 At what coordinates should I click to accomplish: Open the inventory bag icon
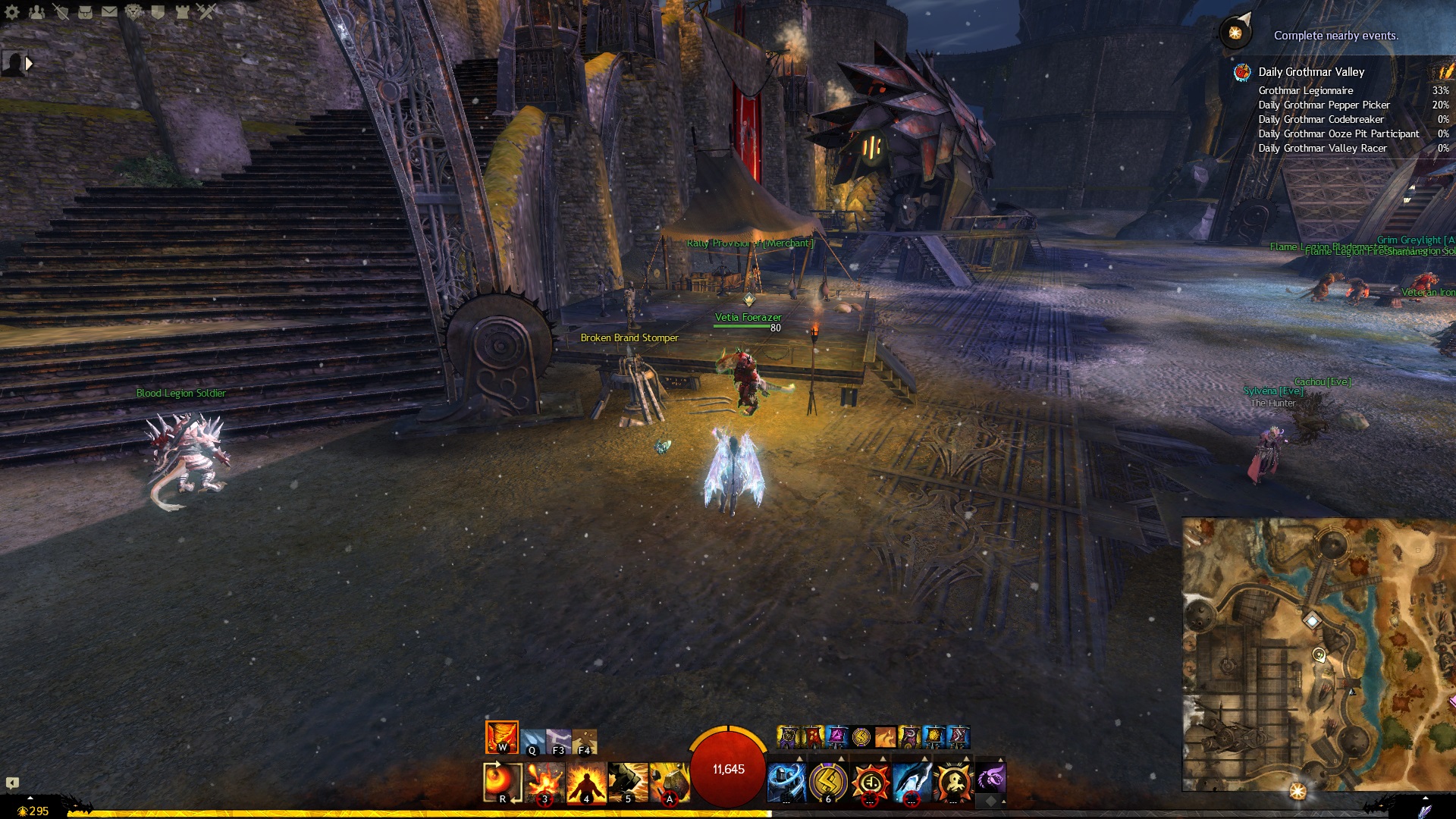click(85, 12)
